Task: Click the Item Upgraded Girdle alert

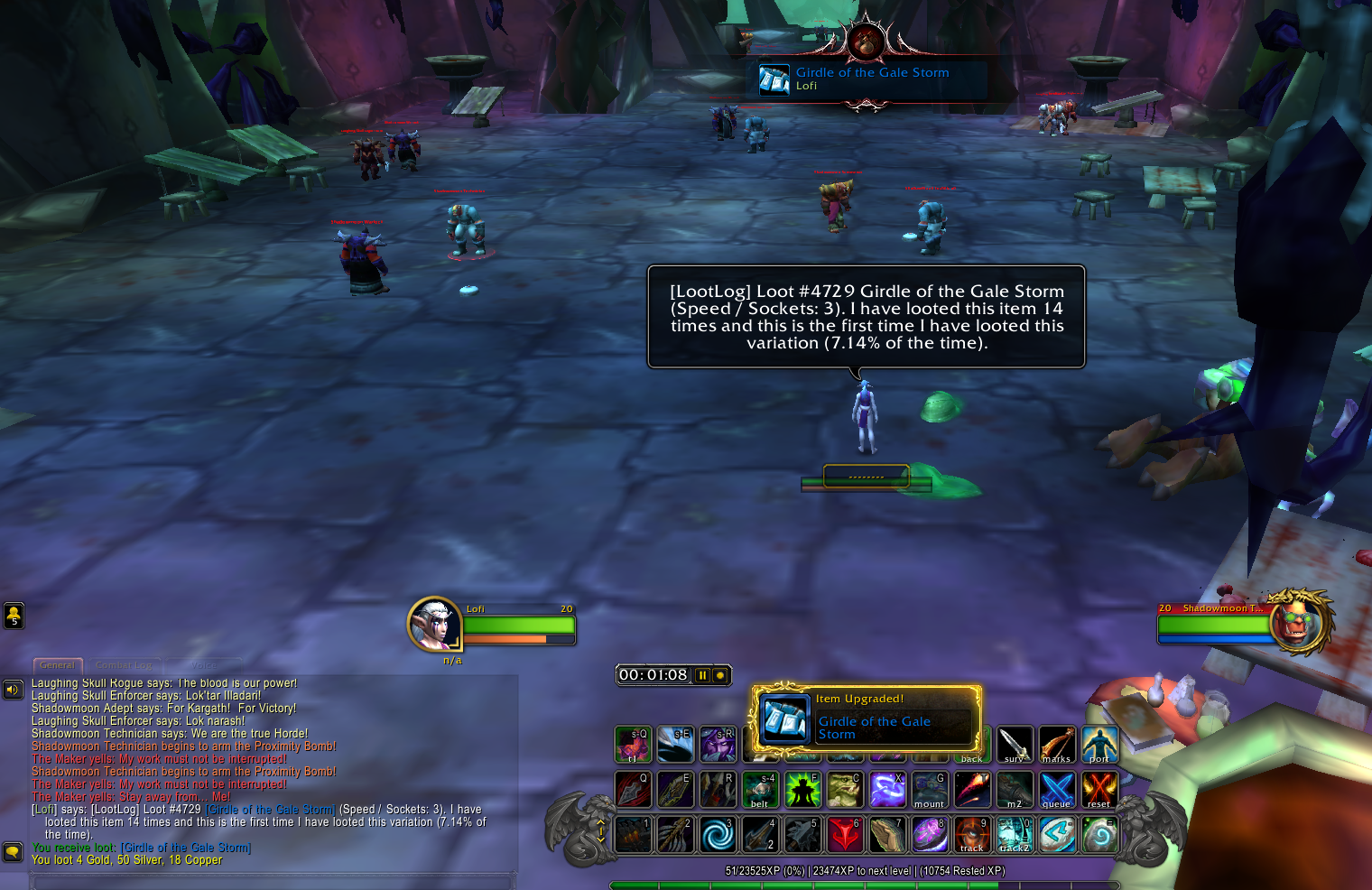Action: tap(867, 718)
